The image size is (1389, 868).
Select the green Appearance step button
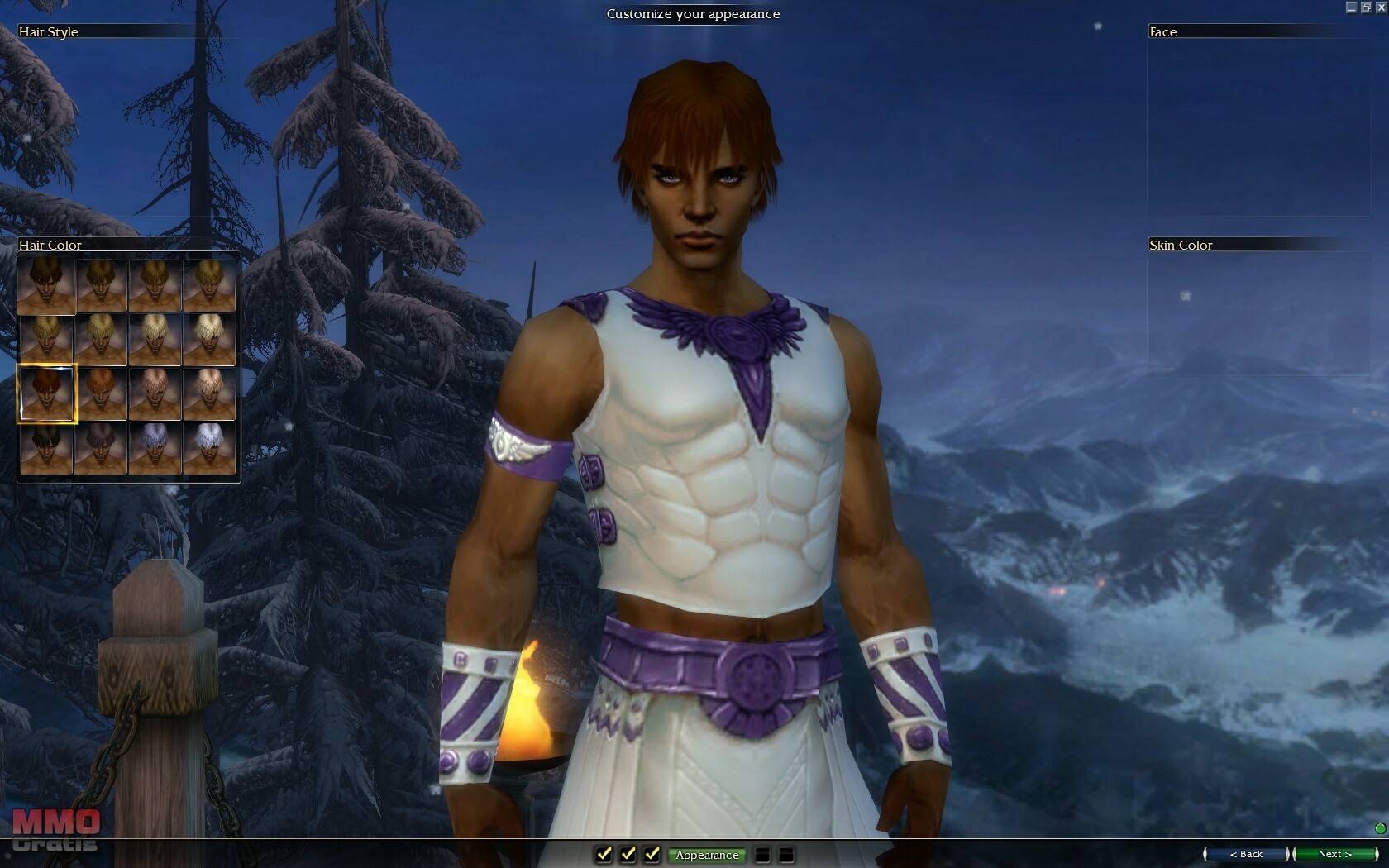pyautogui.click(x=707, y=855)
